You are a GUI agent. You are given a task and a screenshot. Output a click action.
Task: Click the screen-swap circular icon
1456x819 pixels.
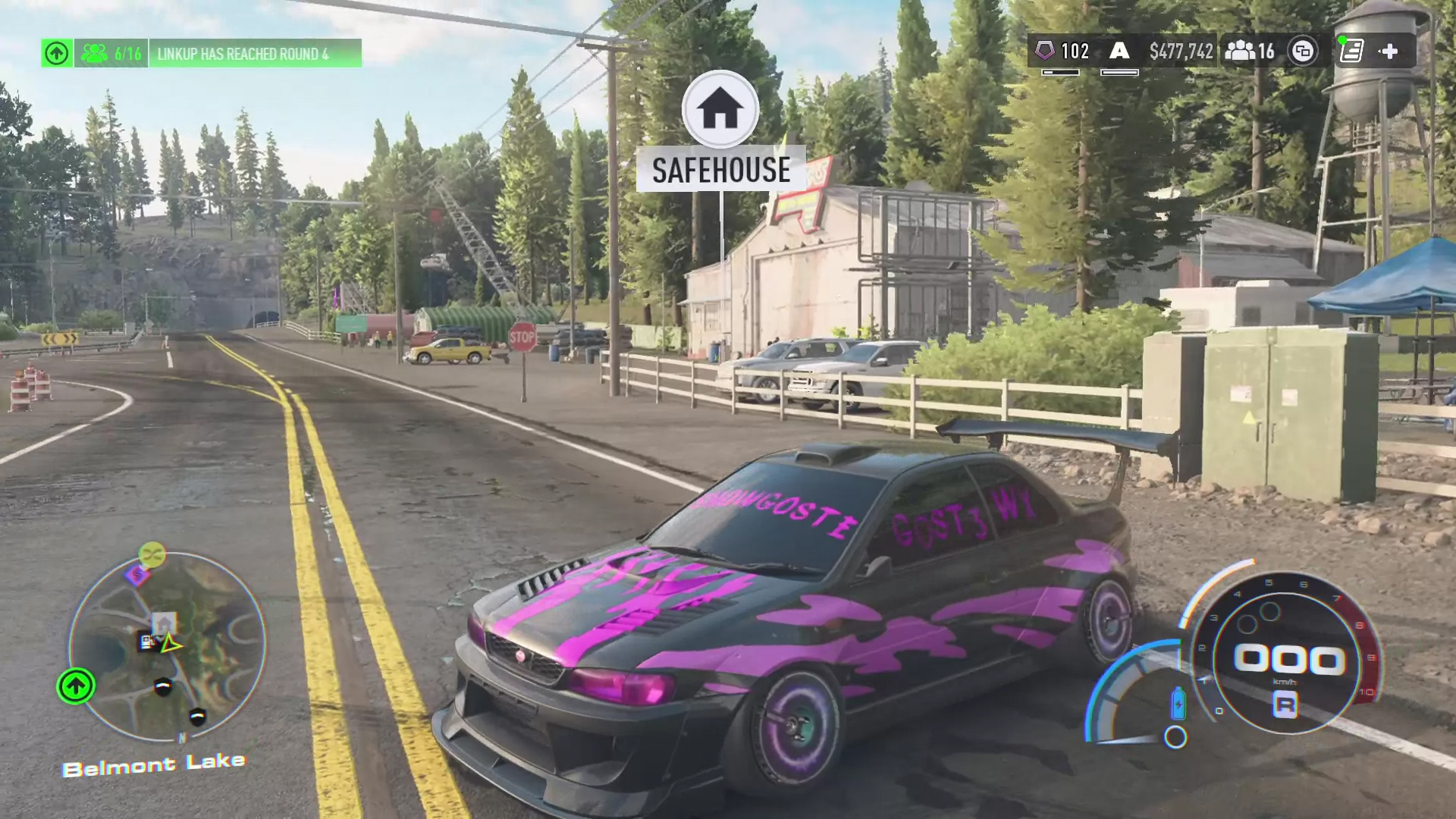1303,52
